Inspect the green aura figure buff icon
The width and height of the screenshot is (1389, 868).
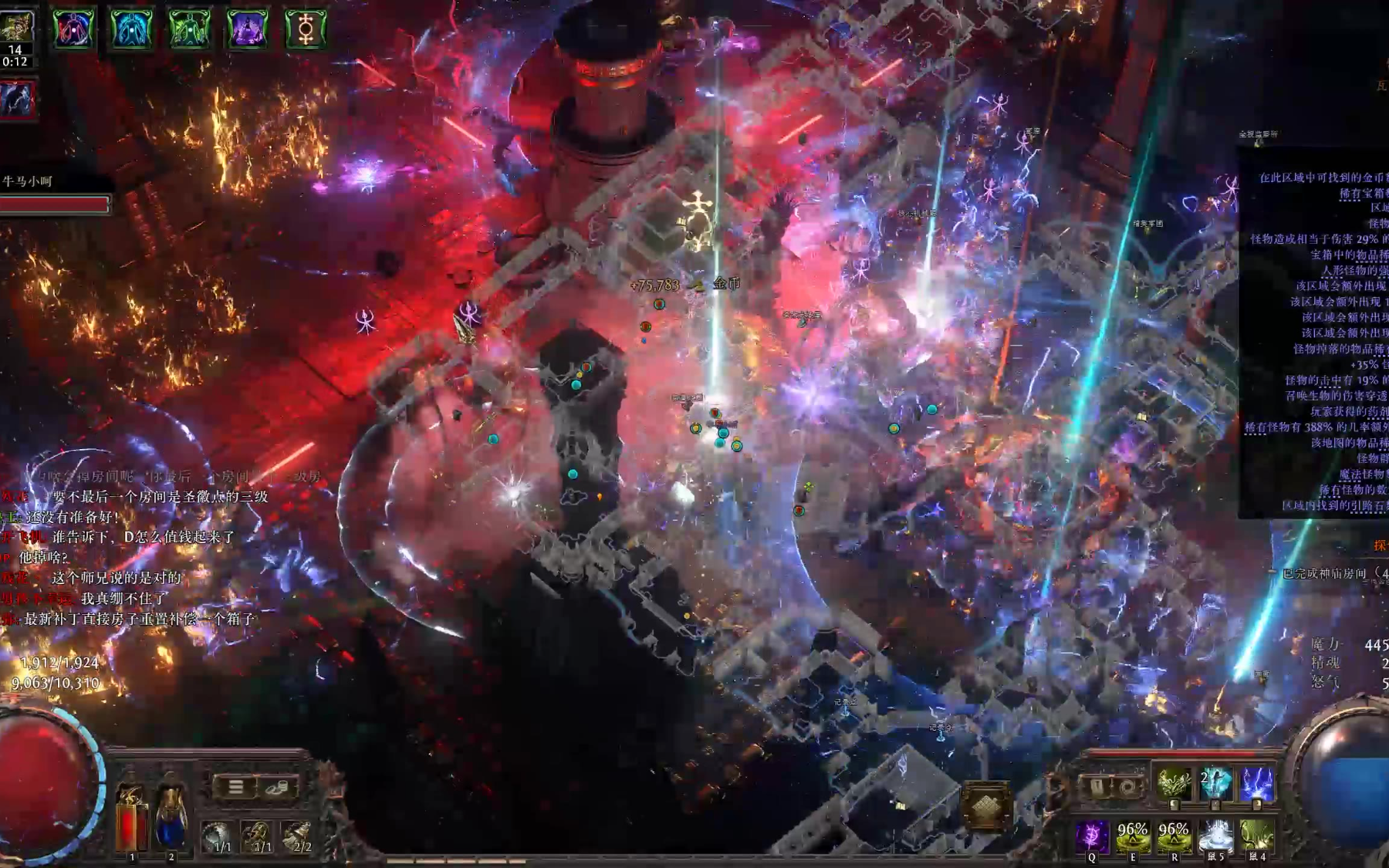click(189, 29)
